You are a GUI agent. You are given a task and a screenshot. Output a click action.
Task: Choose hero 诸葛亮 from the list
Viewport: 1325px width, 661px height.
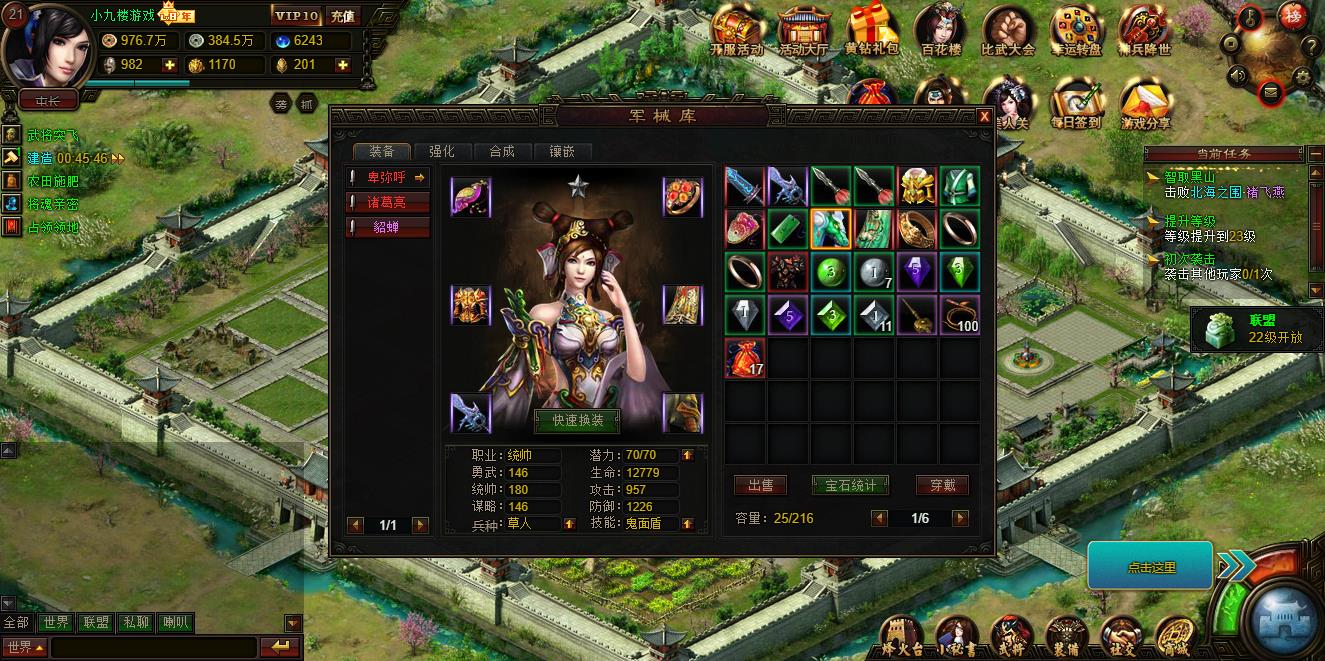point(388,202)
